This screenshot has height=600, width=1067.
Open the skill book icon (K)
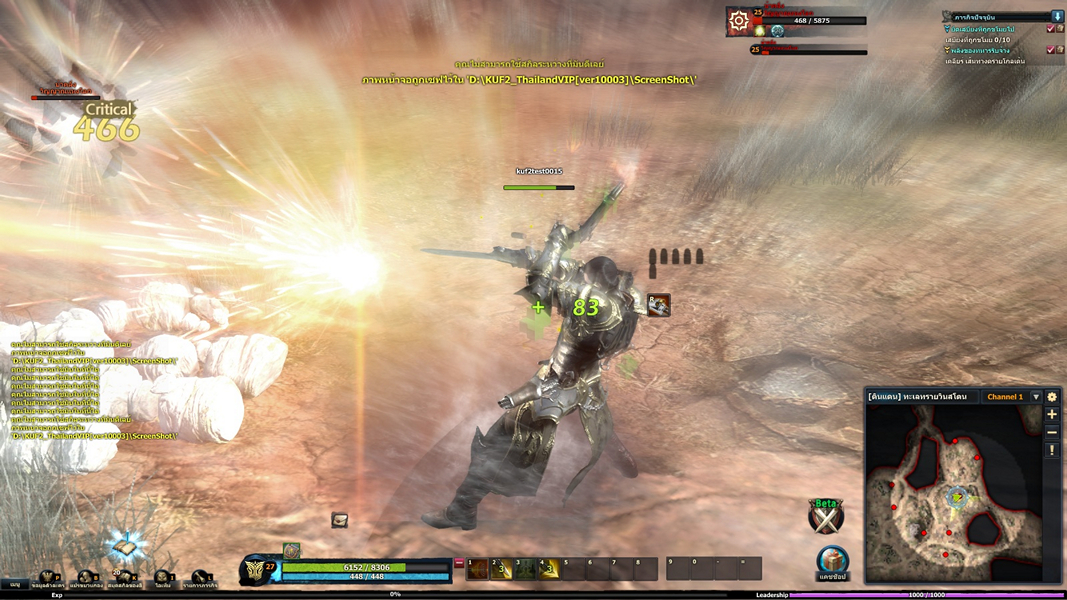click(124, 578)
